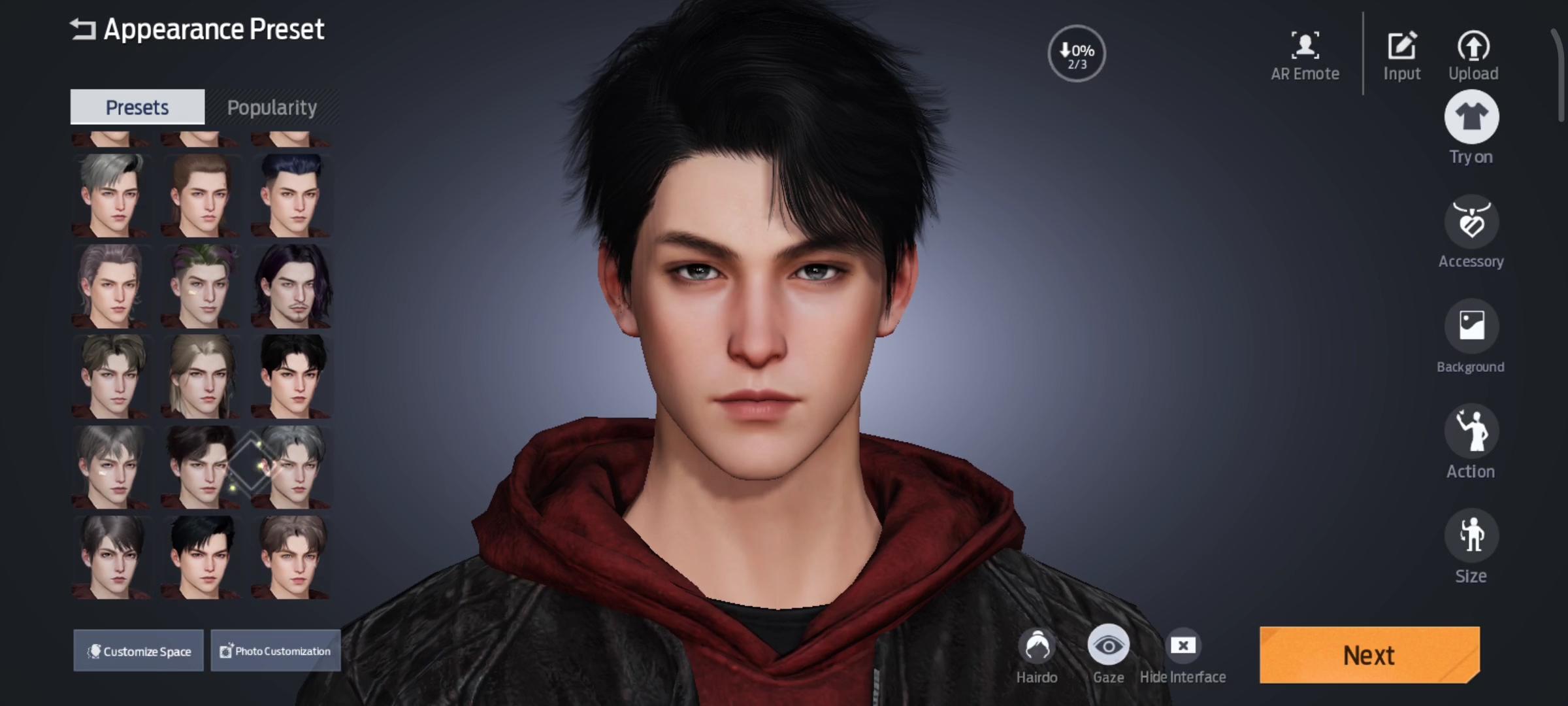Viewport: 1568px width, 706px height.
Task: Open Customize Space
Action: 139,651
